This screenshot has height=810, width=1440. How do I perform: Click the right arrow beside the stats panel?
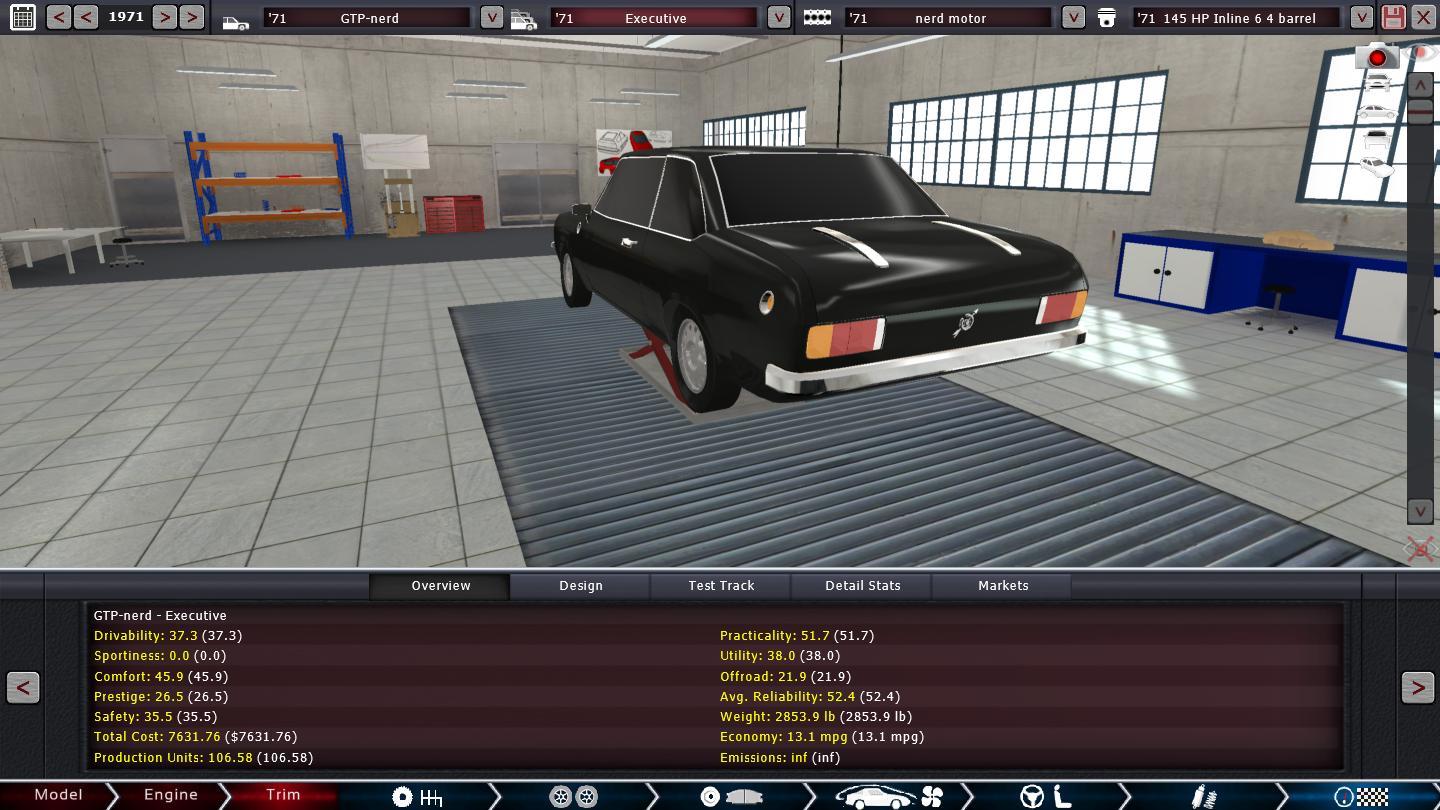coord(1417,688)
